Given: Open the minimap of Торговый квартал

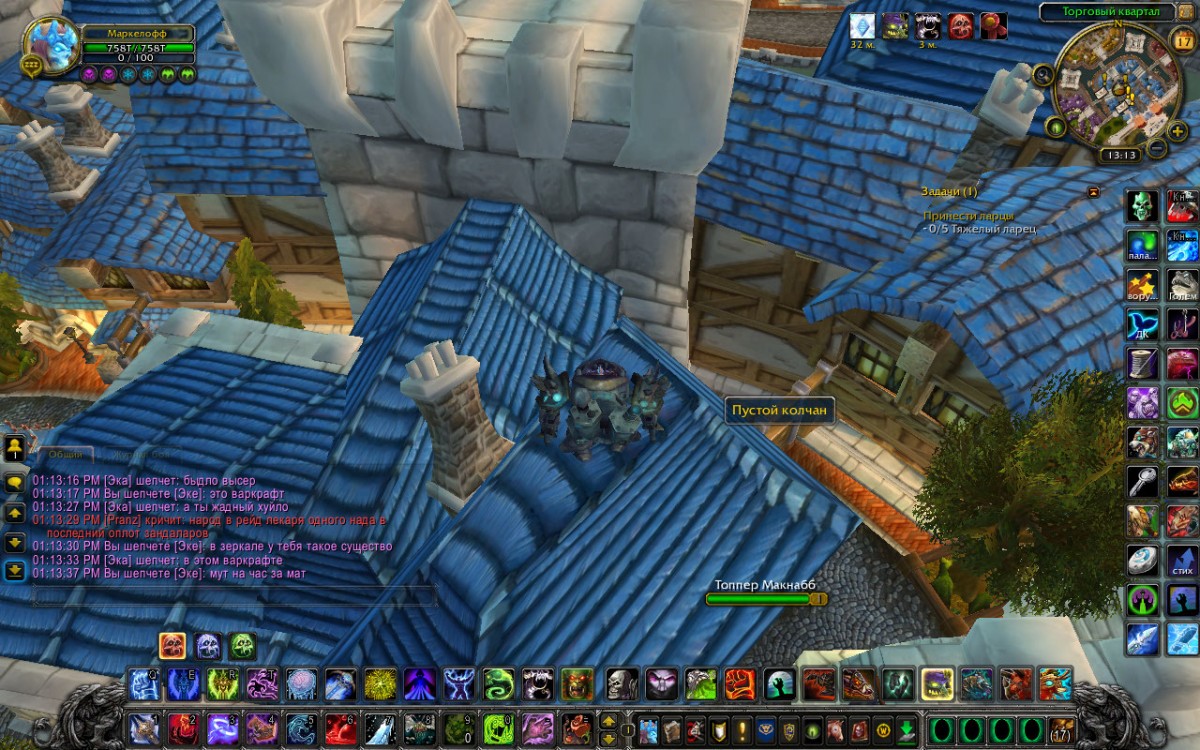Looking at the screenshot, I should pyautogui.click(x=1110, y=83).
